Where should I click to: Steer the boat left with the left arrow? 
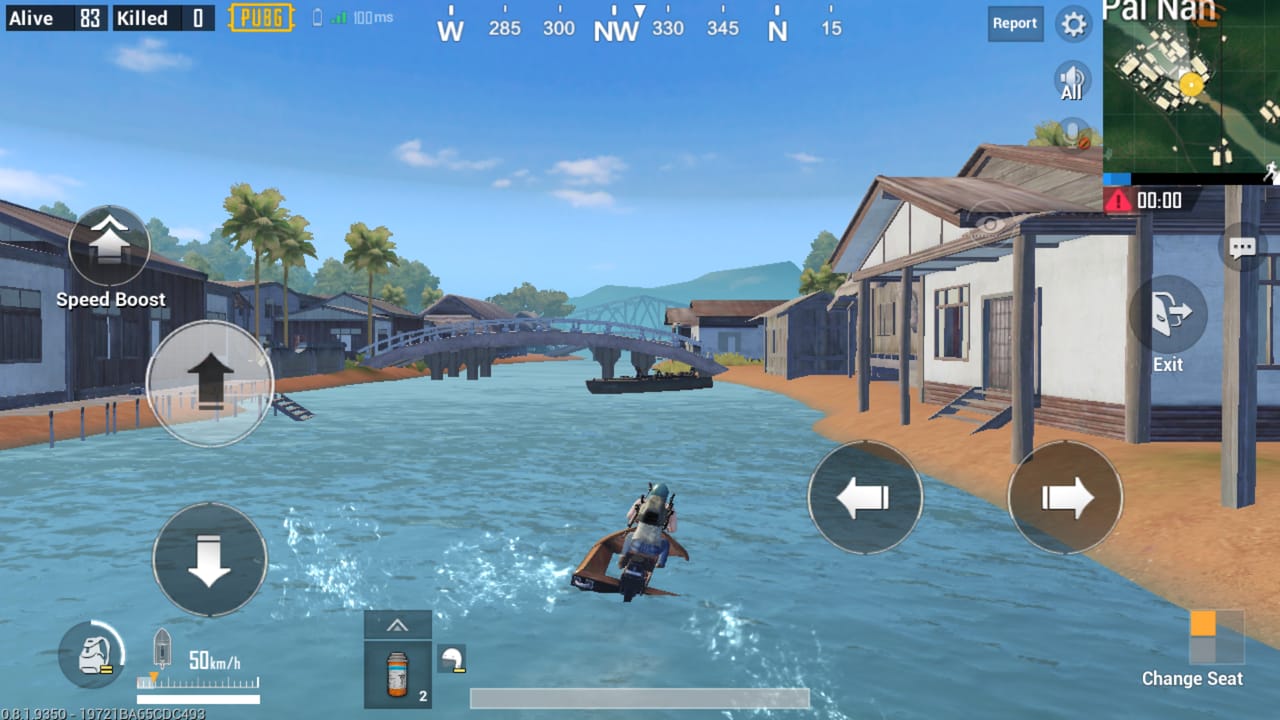pyautogui.click(x=865, y=497)
